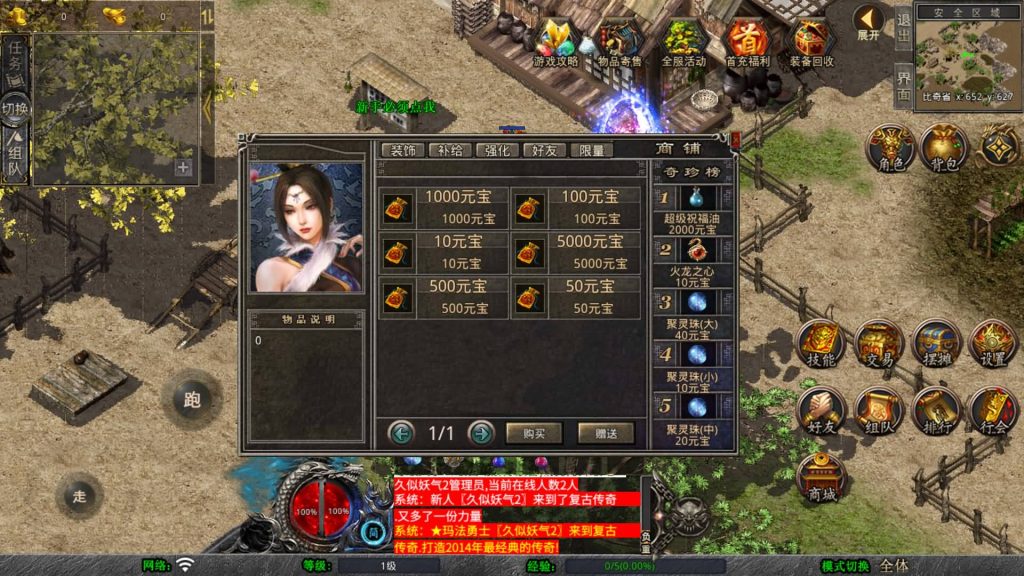This screenshot has height=576, width=1024.
Task: Choose the 限量 shop tab
Action: point(591,150)
